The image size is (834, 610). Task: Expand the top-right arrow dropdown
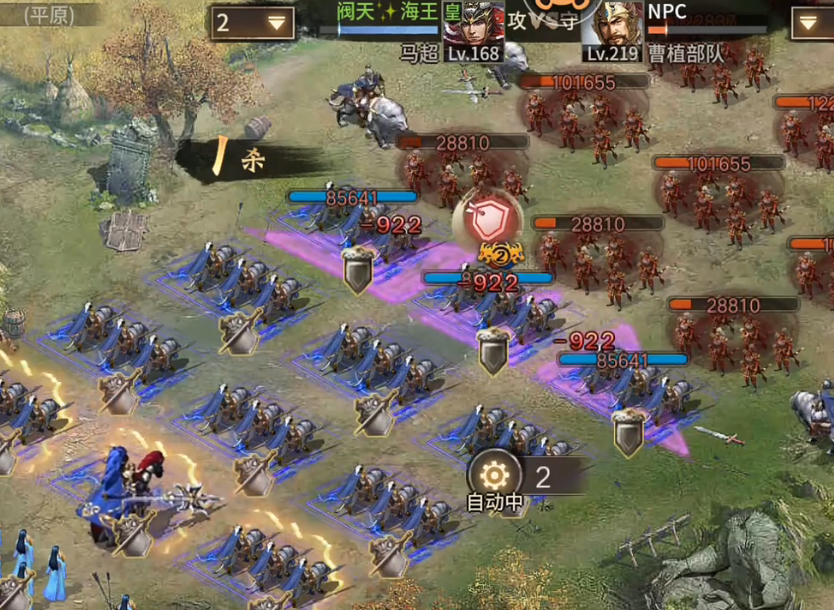812,22
